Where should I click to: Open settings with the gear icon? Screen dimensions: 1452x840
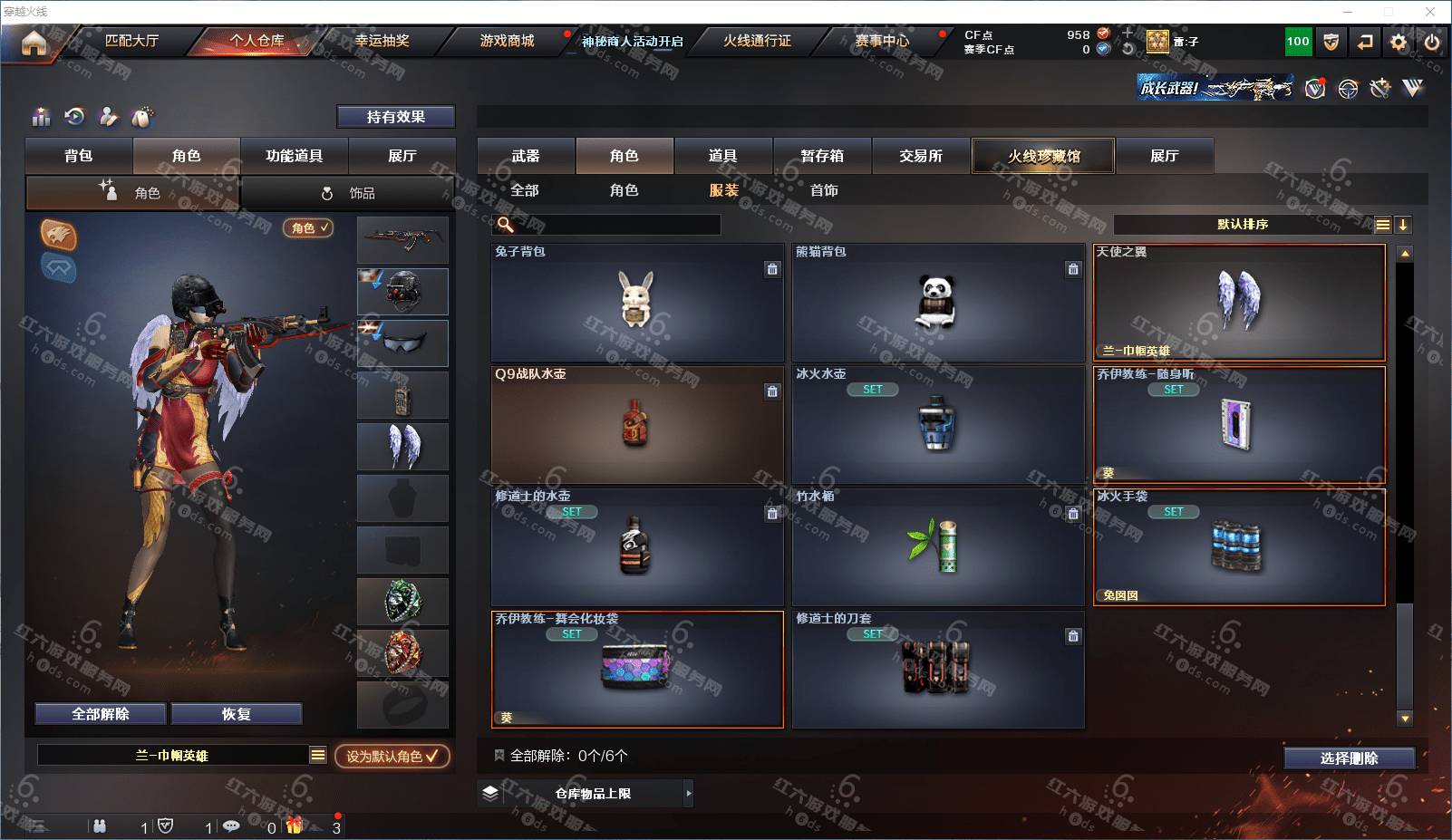[1399, 42]
